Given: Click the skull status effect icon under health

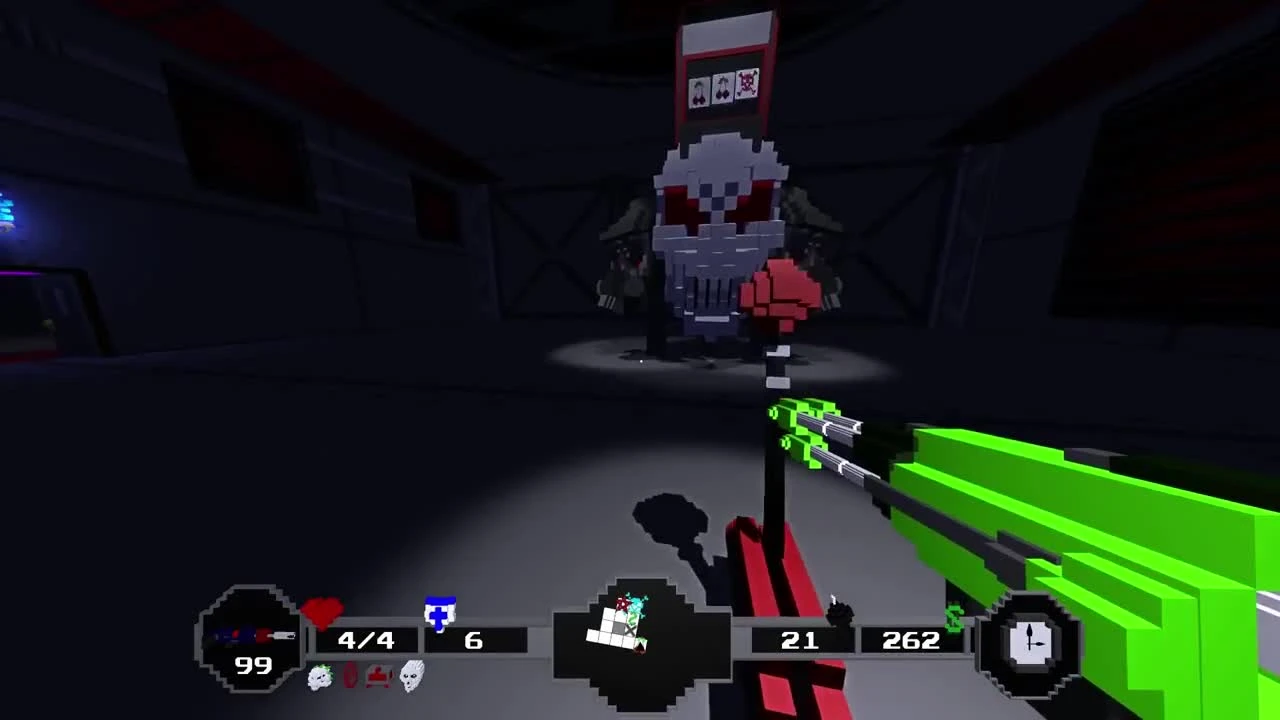Looking at the screenshot, I should pyautogui.click(x=320, y=678).
